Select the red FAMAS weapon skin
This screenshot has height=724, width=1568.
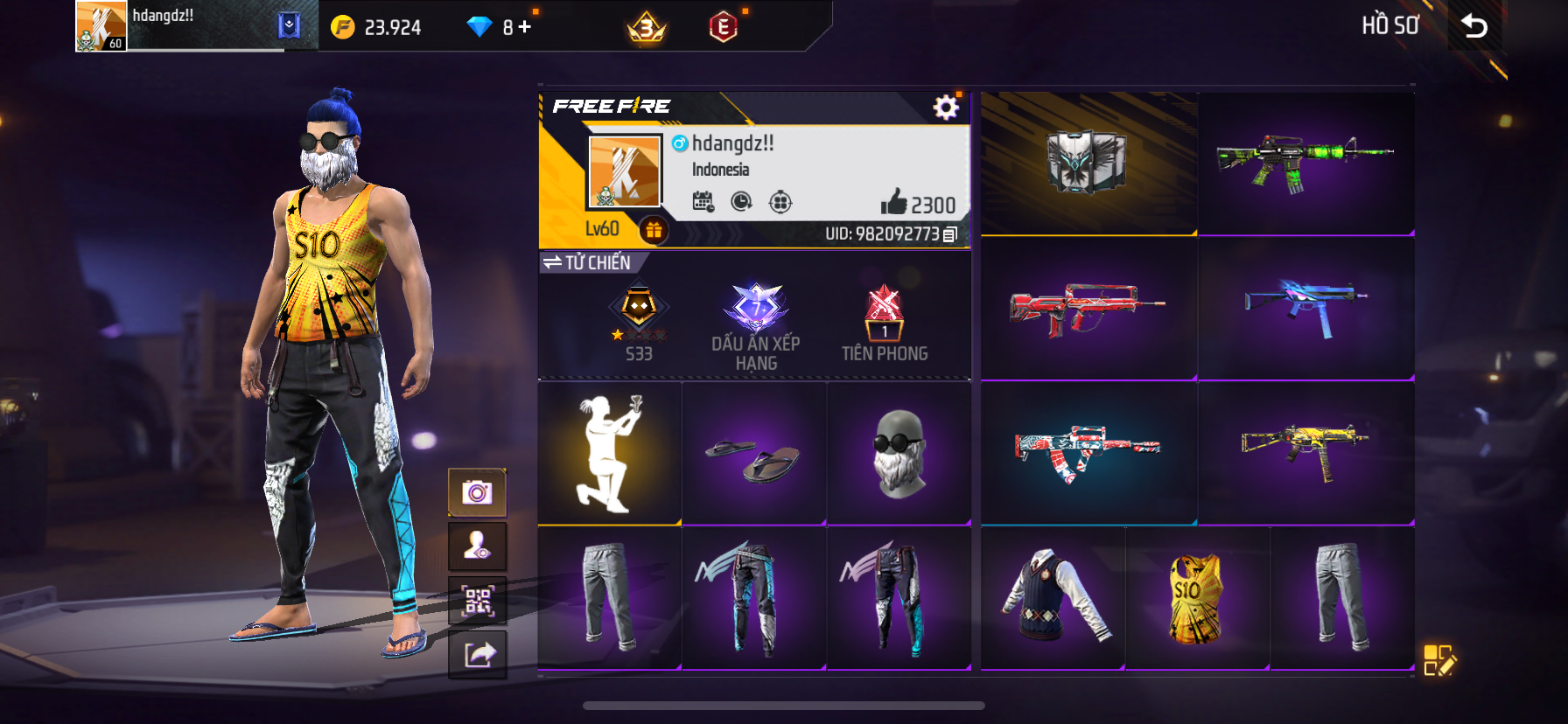(1088, 308)
